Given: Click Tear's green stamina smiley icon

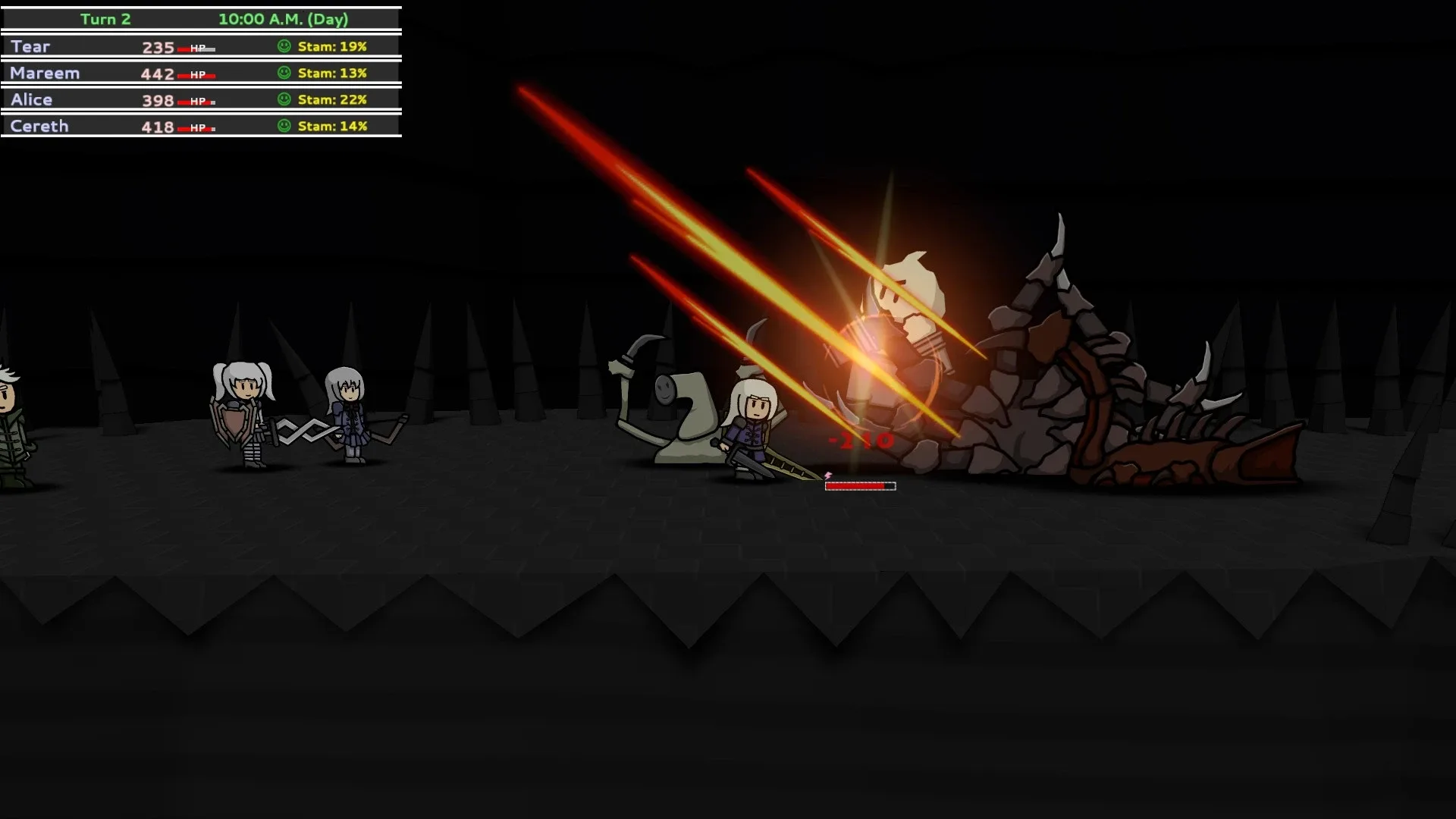Looking at the screenshot, I should point(284,46).
